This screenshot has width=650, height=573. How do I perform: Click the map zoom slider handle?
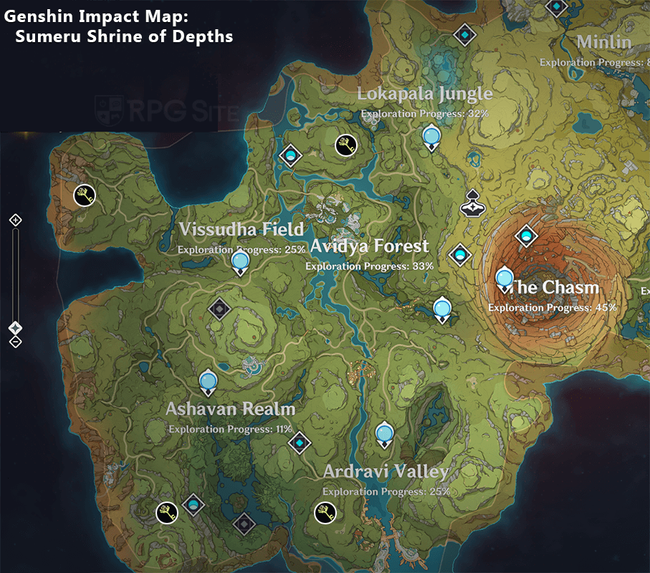(15, 327)
